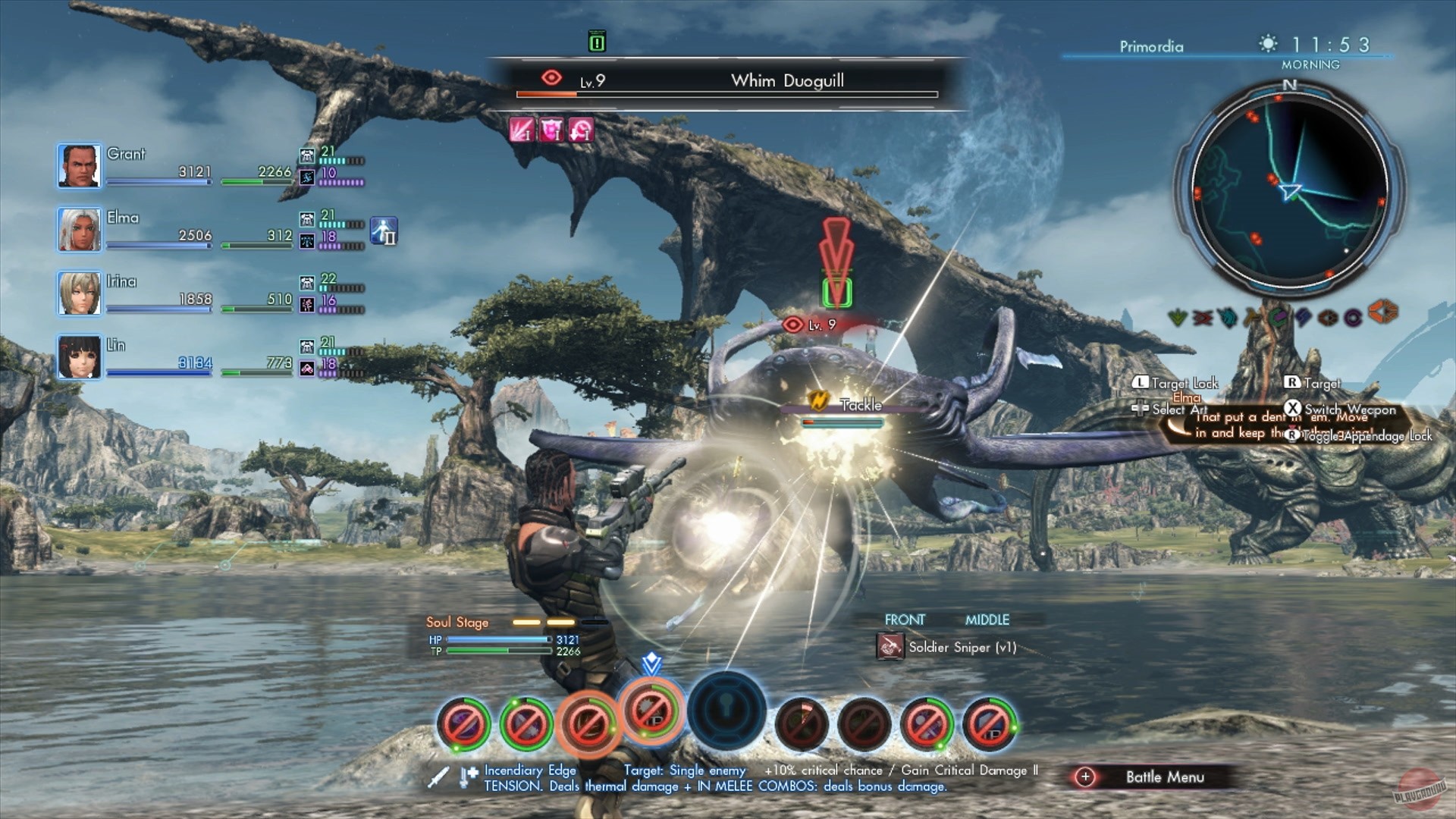Select the purple lightning segment icon
Image resolution: width=1456 pixels, height=819 pixels.
[x=1304, y=317]
